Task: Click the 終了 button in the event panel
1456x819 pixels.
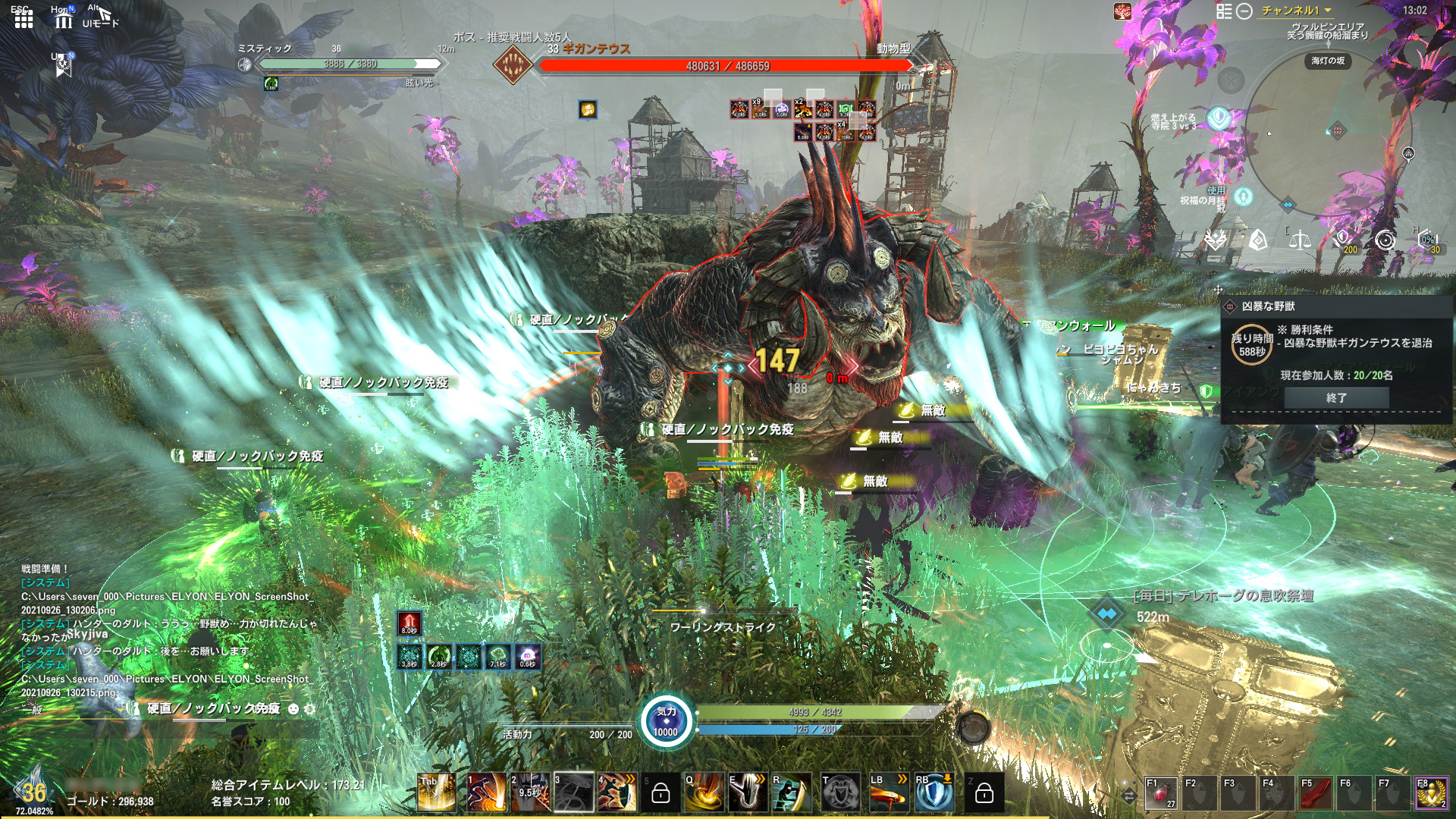Action: (x=1336, y=397)
